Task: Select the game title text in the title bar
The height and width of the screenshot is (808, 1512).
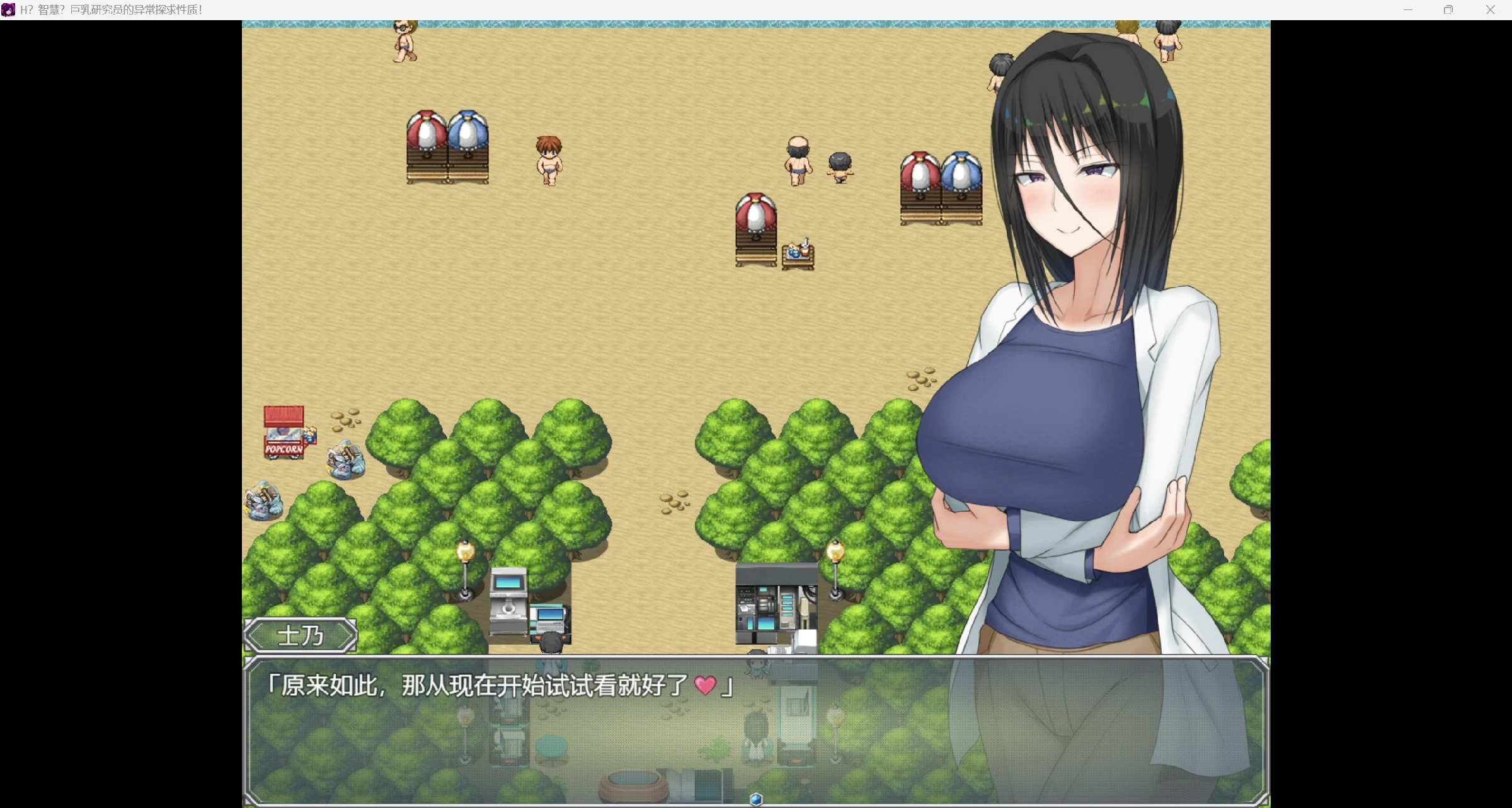Action: 111,9
